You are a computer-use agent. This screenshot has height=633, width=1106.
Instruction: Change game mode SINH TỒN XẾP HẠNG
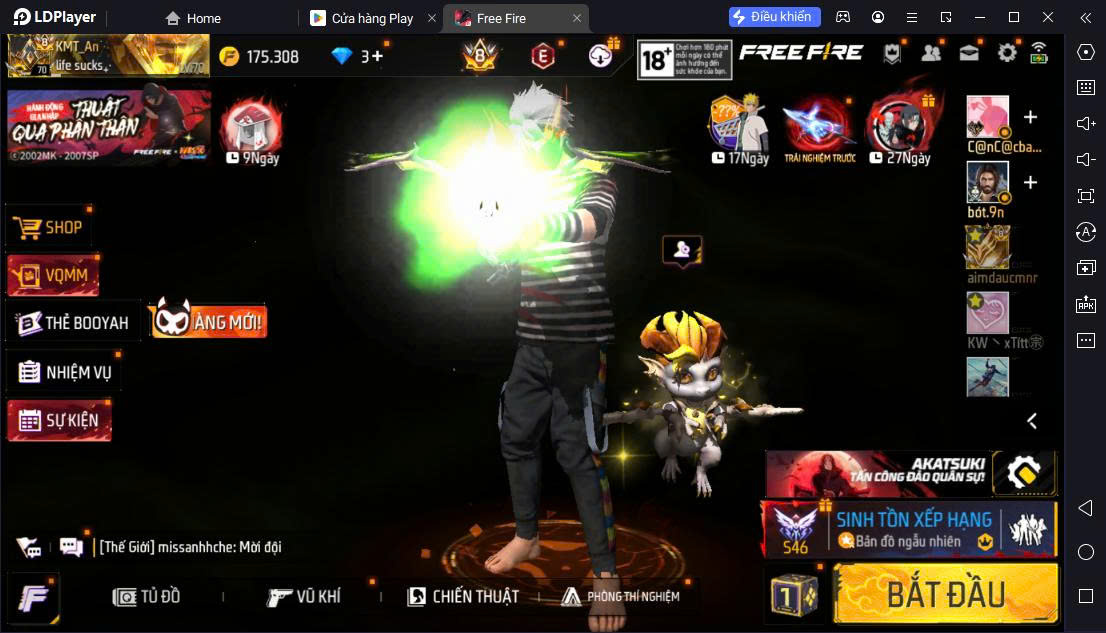coord(910,529)
